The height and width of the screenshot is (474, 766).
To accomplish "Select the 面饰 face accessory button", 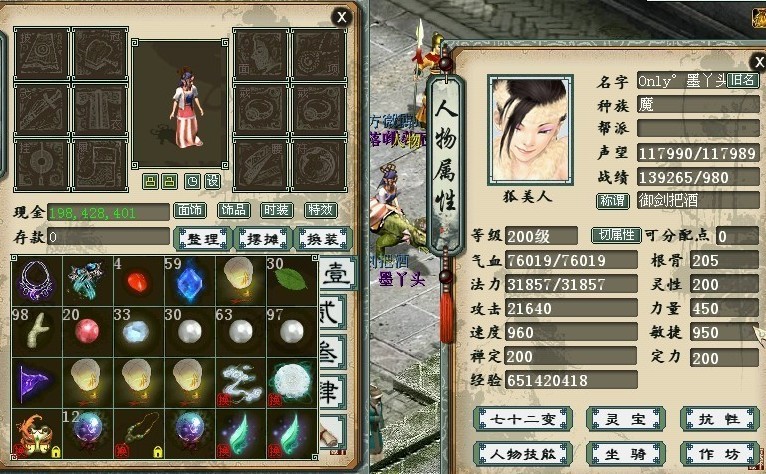I will [x=190, y=210].
